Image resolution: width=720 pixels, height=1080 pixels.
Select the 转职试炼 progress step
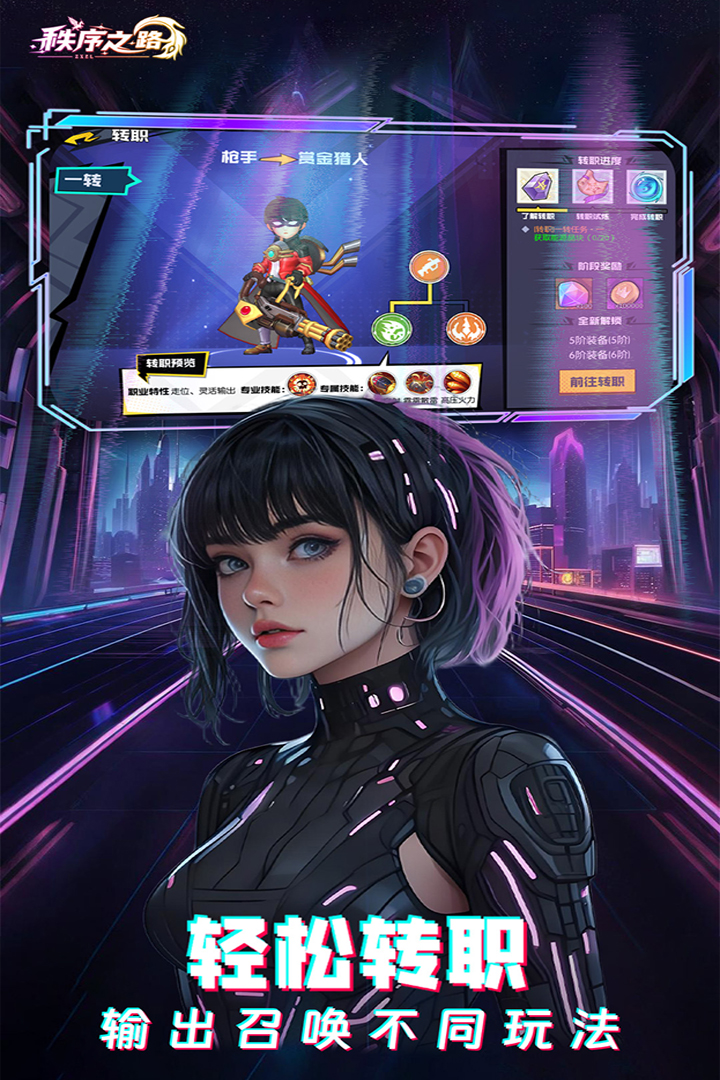pos(592,187)
